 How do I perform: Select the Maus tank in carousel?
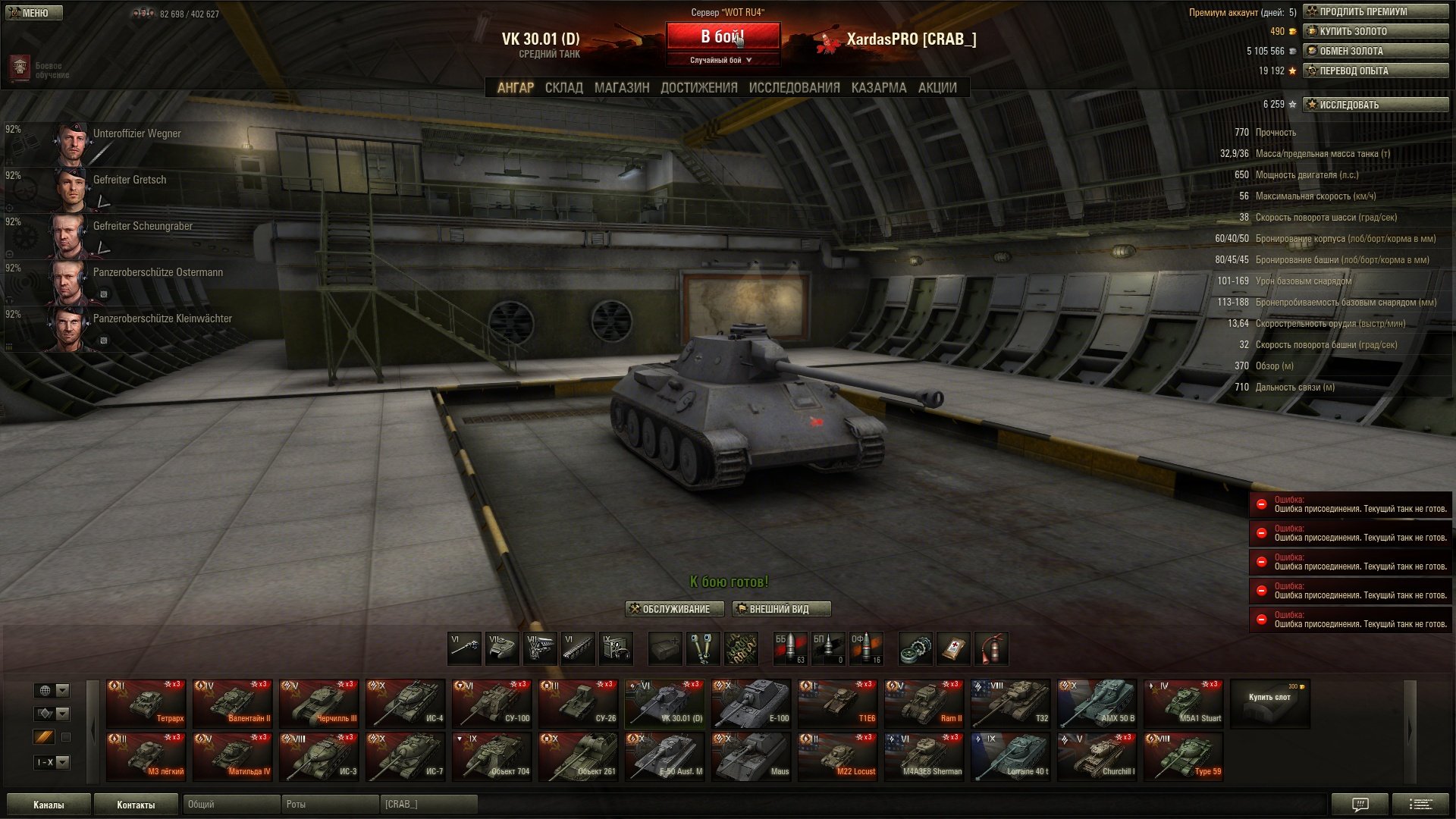coord(752,756)
